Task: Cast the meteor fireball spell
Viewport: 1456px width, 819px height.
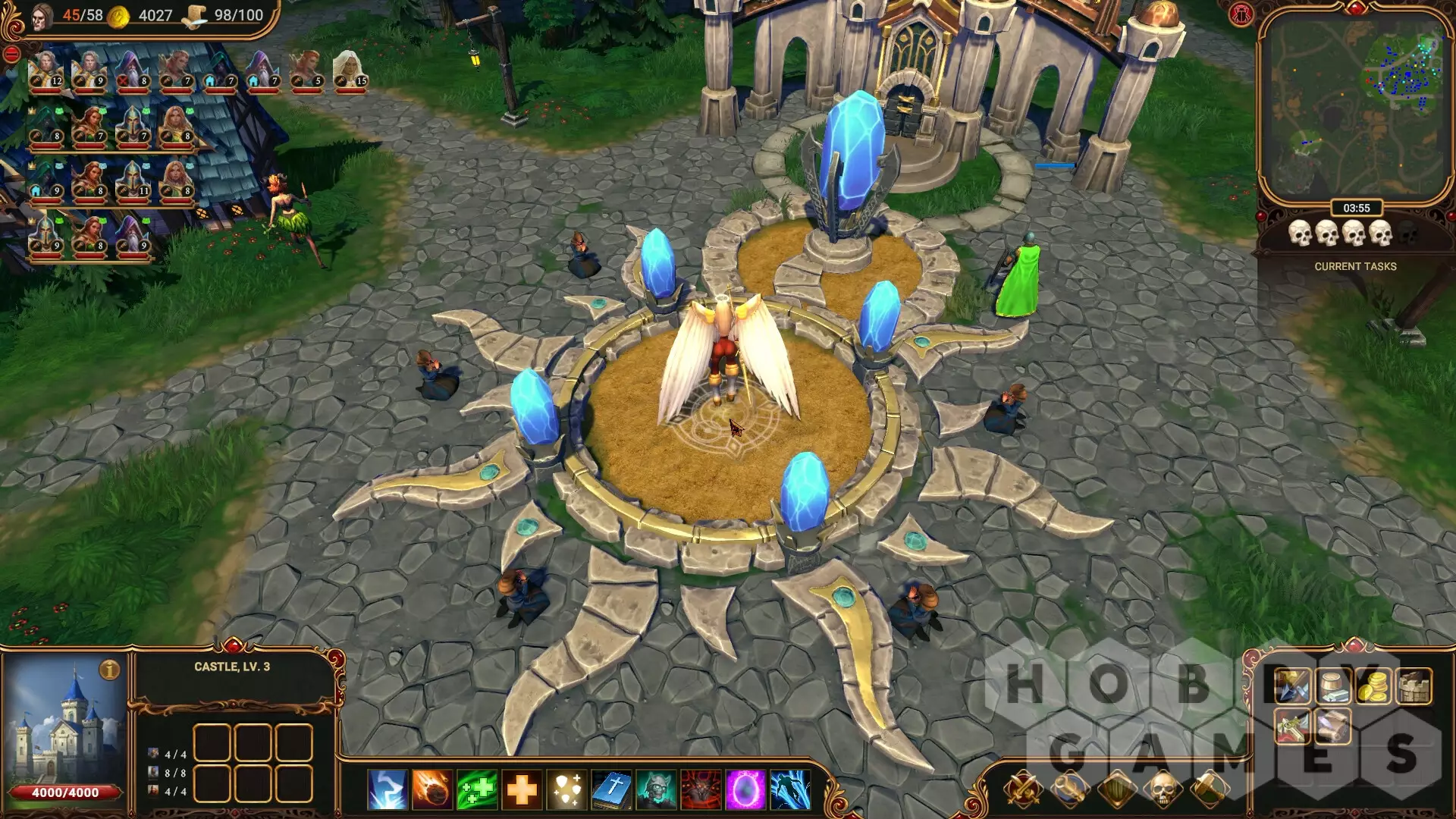Action: [431, 789]
